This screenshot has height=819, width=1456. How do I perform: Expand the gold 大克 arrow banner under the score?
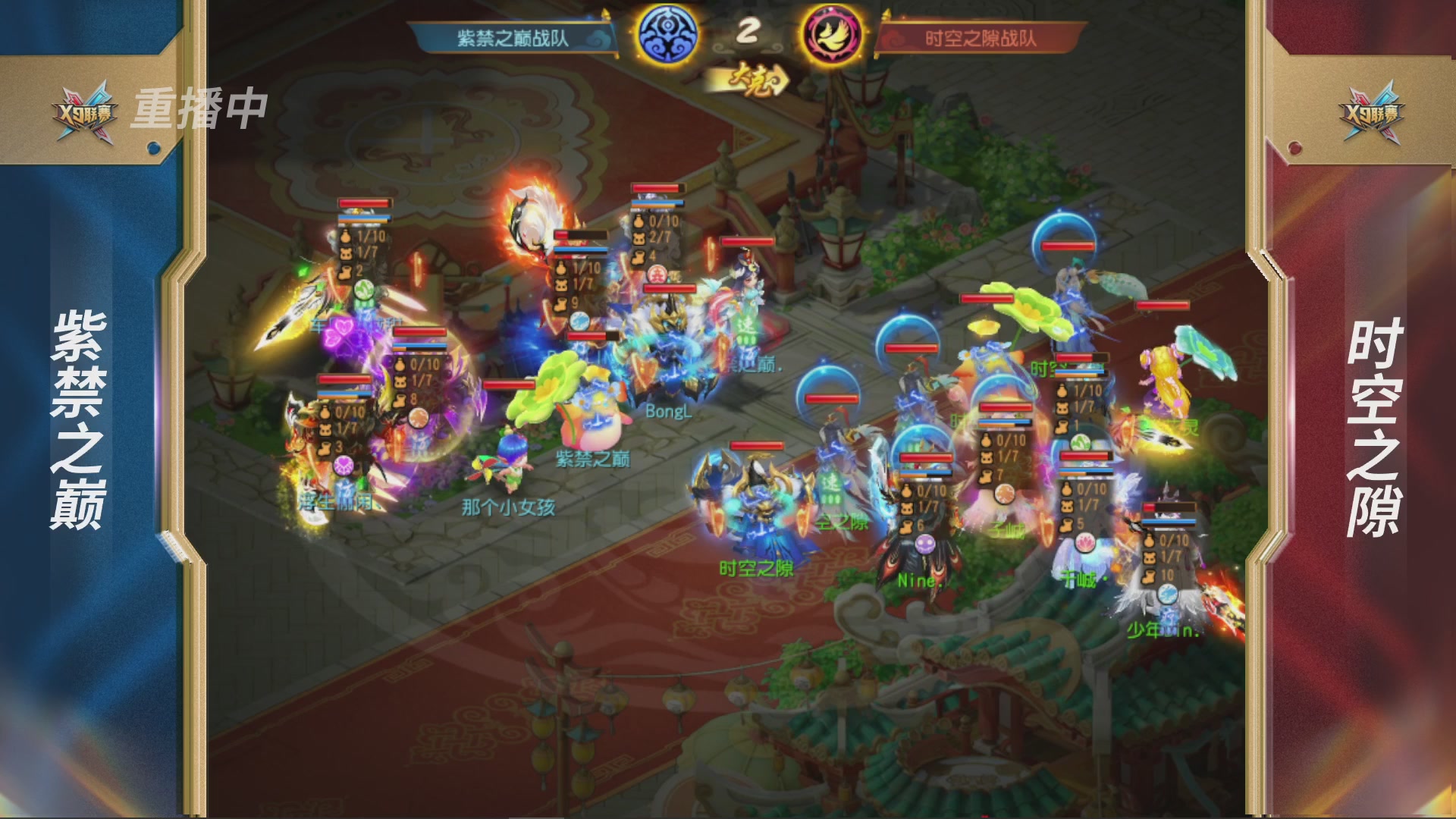pyautogui.click(x=754, y=78)
